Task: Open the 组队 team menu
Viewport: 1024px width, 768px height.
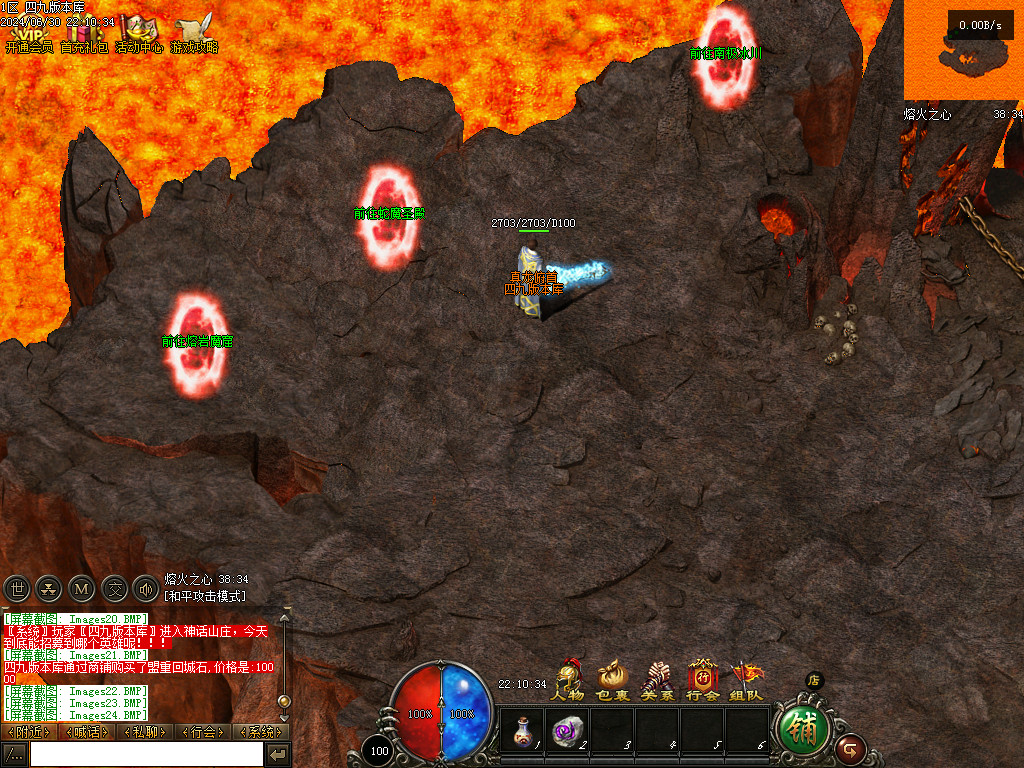Action: coord(746,679)
